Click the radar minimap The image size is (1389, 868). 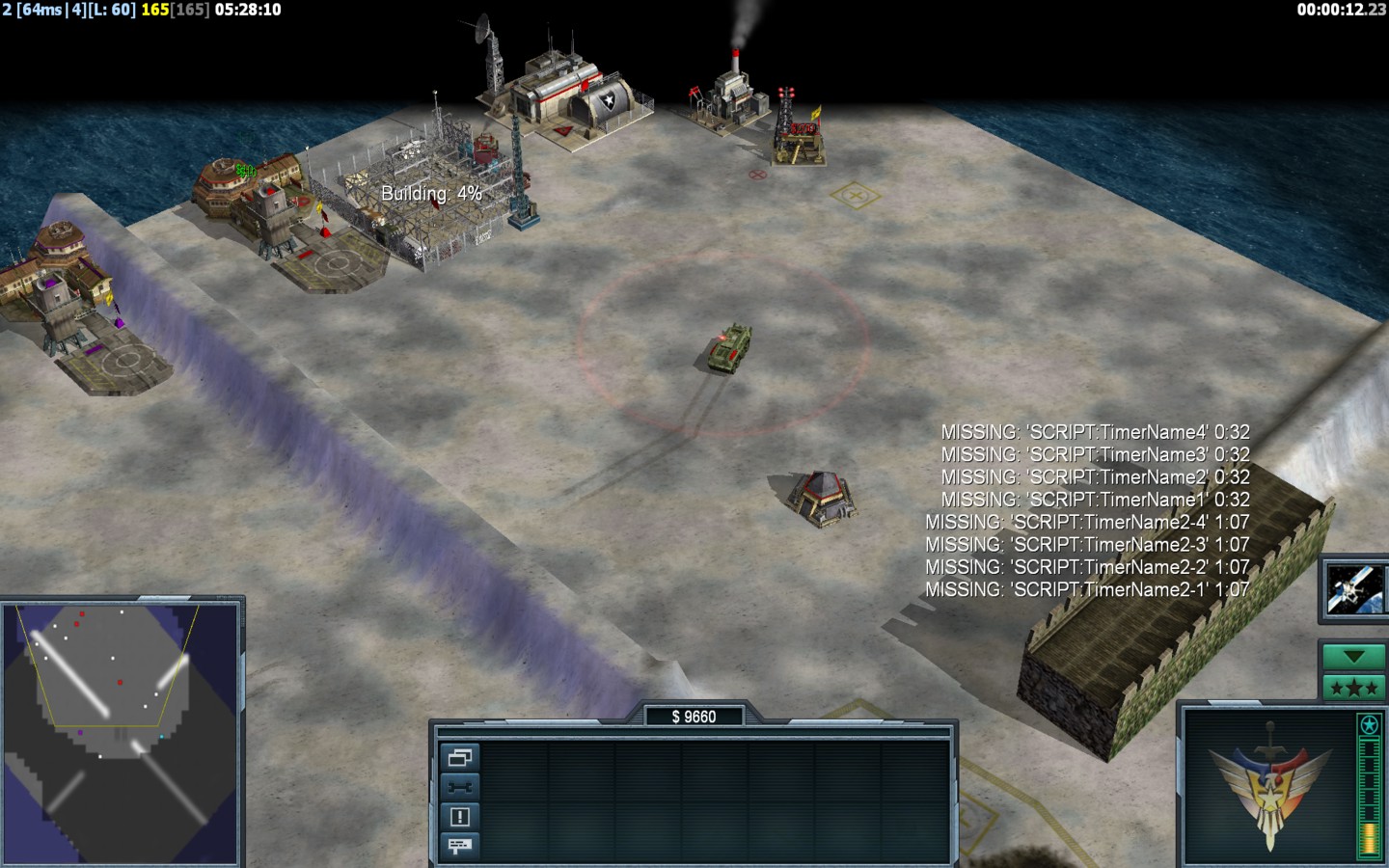click(121, 733)
